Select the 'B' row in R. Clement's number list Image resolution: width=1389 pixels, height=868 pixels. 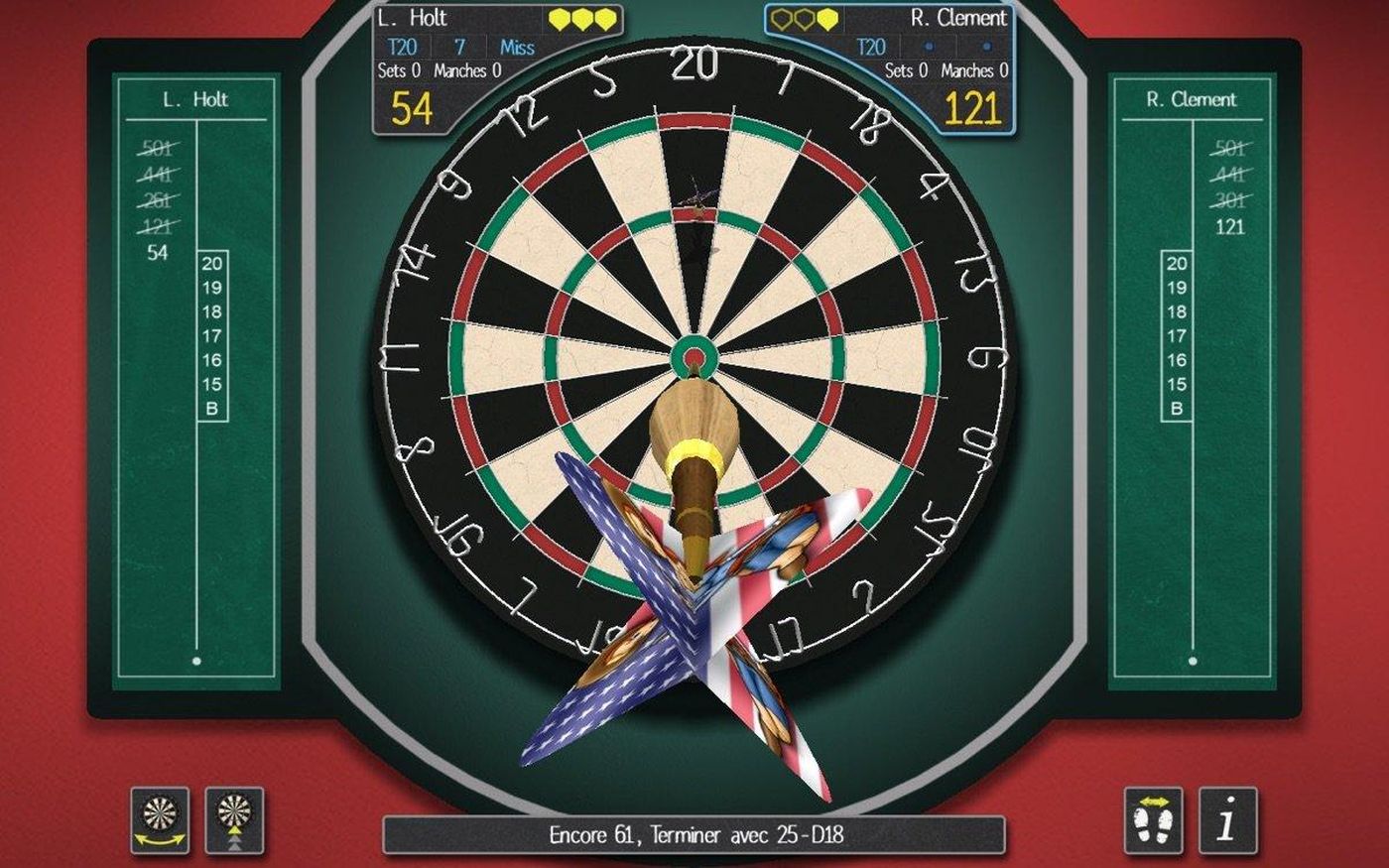point(1176,407)
